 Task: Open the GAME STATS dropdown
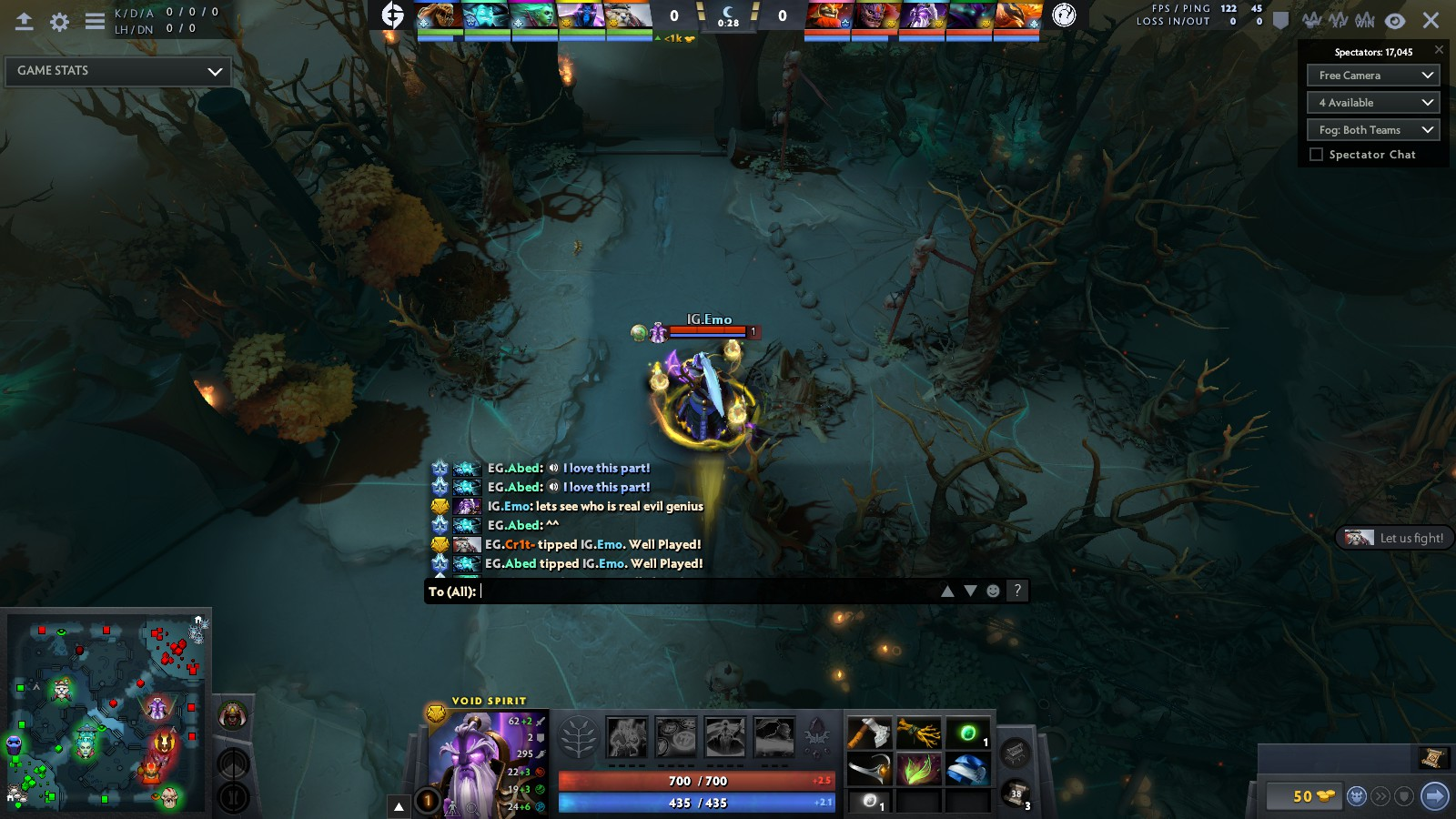118,71
